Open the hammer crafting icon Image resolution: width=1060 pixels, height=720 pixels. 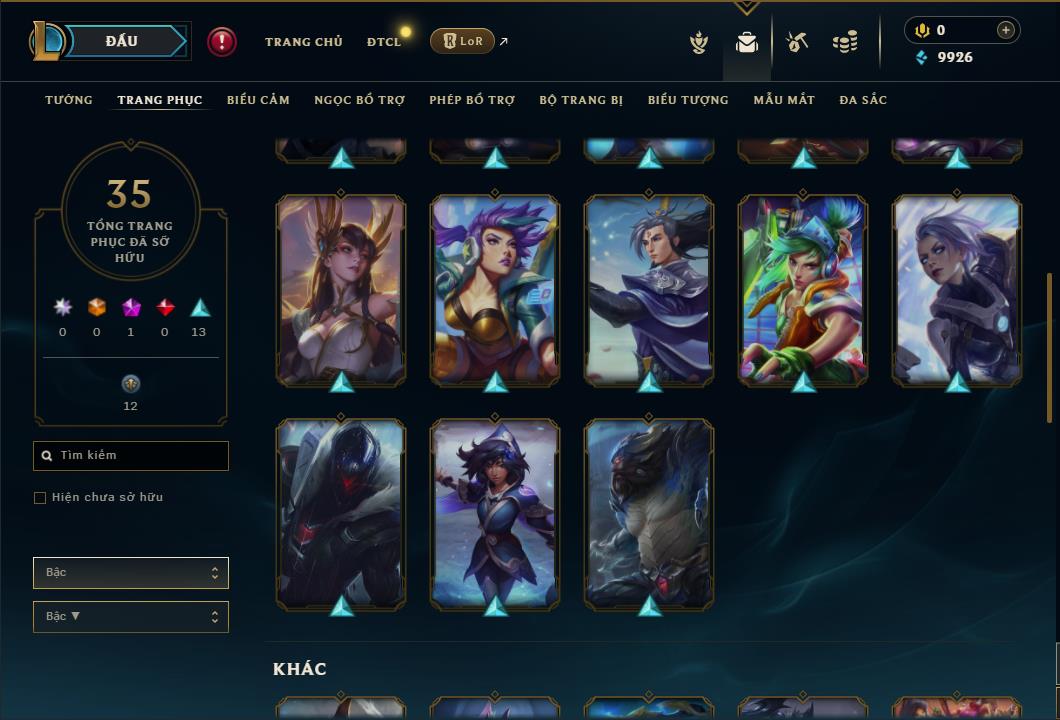[x=797, y=42]
